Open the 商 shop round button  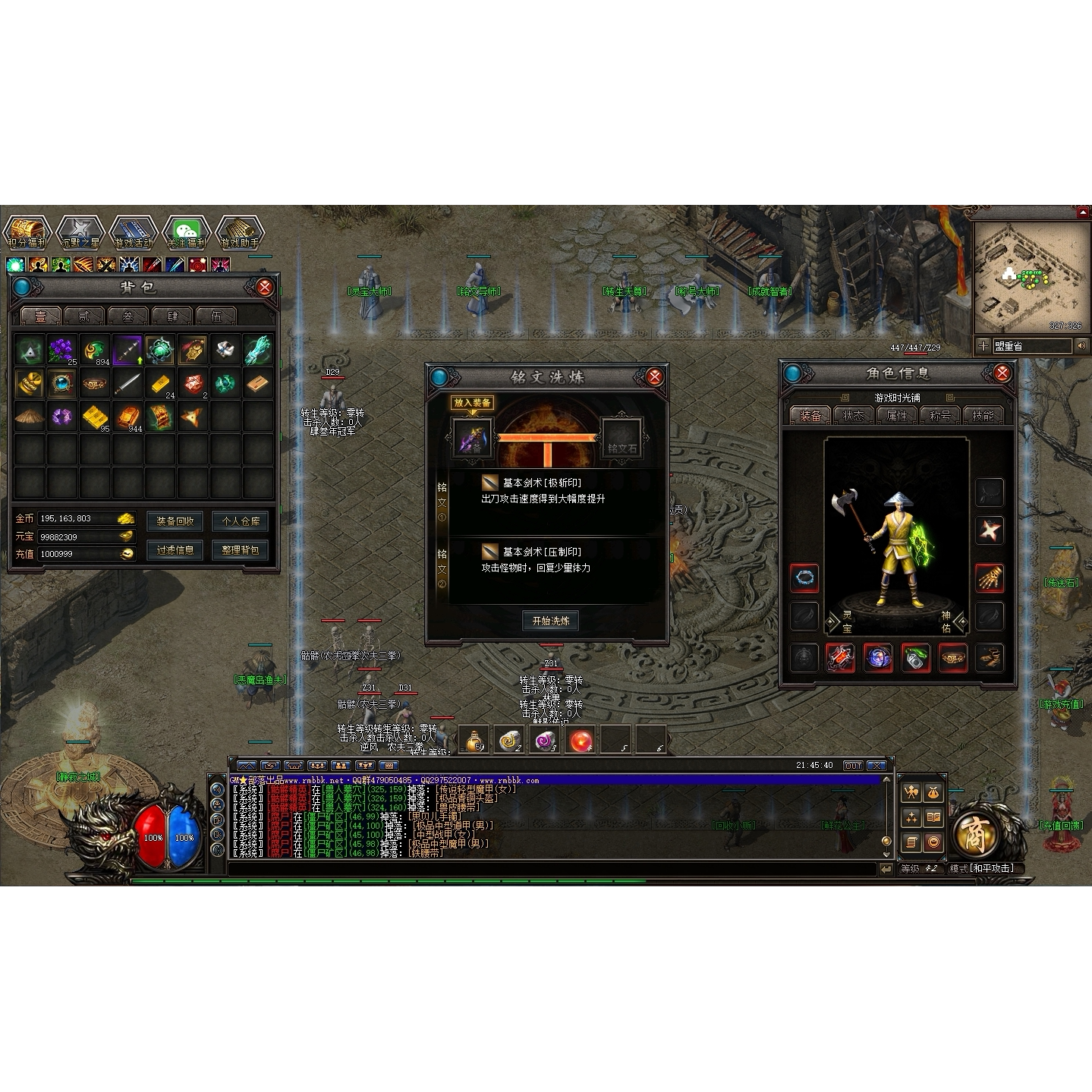pyautogui.click(x=974, y=835)
